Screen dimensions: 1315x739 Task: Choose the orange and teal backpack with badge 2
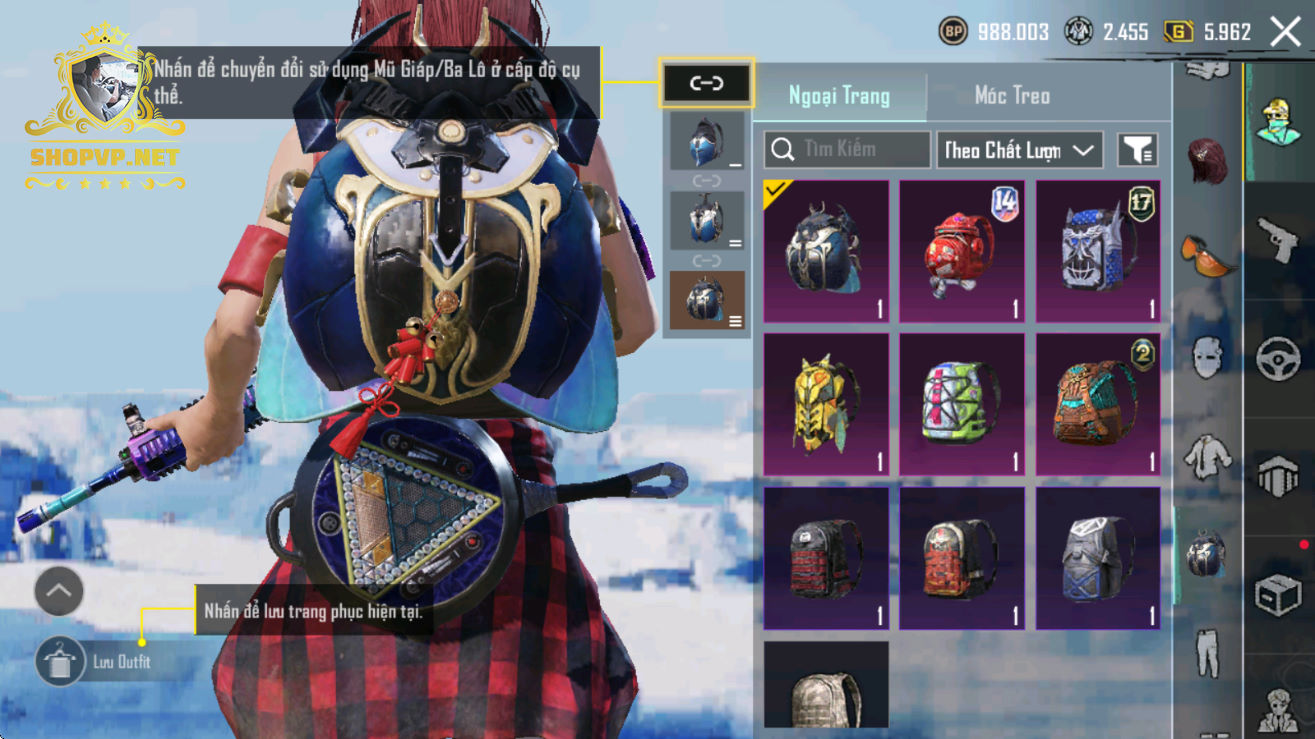coord(1098,405)
